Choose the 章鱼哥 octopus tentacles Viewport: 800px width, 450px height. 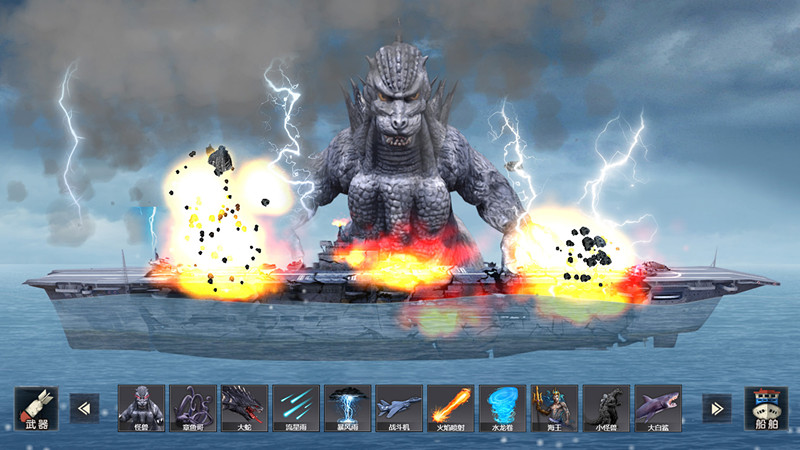point(193,408)
